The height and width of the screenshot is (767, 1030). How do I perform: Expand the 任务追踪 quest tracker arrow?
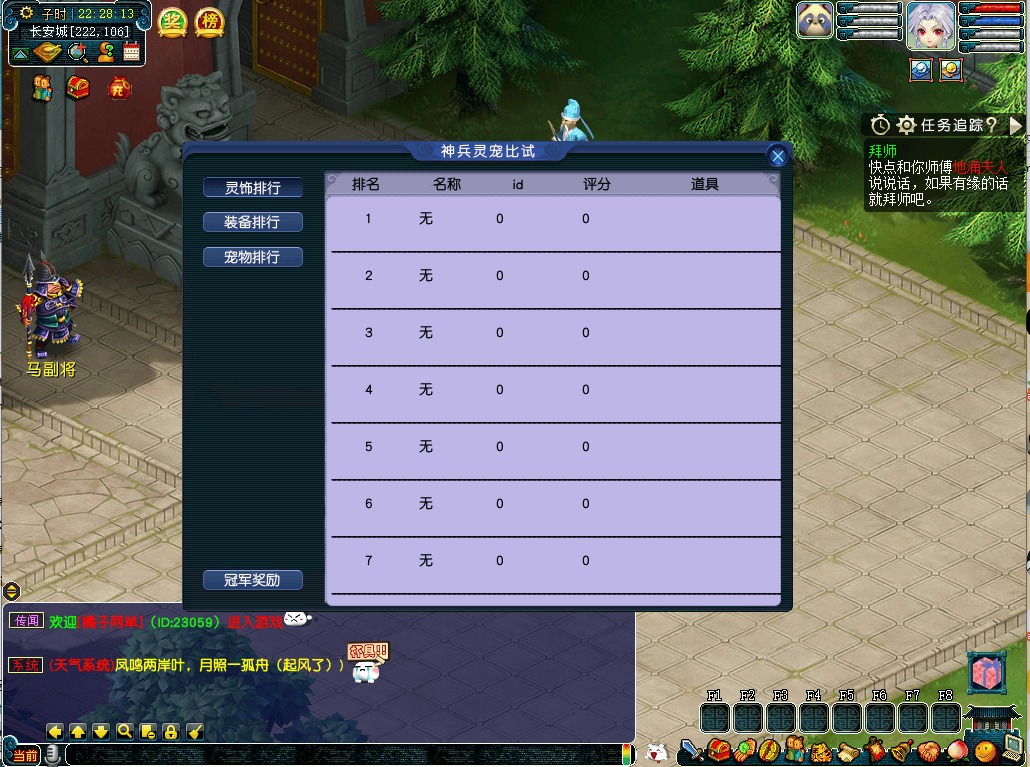[1016, 125]
